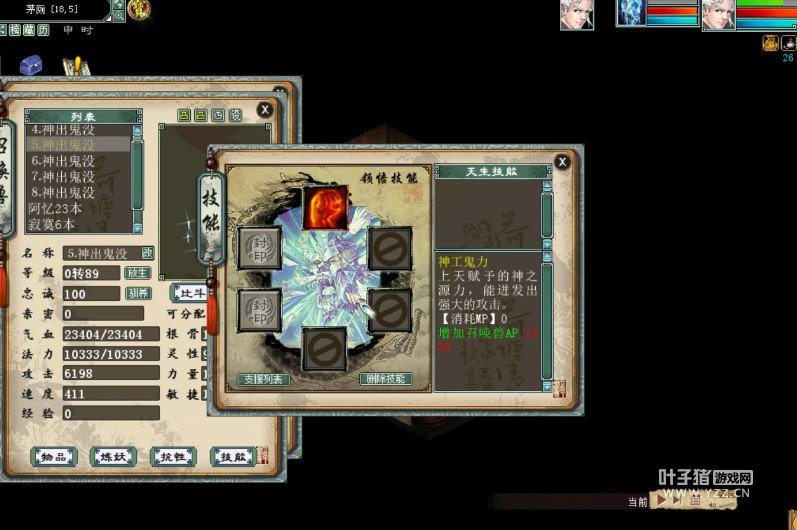
Task: Close the 领悟技能 skill window
Action: [563, 161]
